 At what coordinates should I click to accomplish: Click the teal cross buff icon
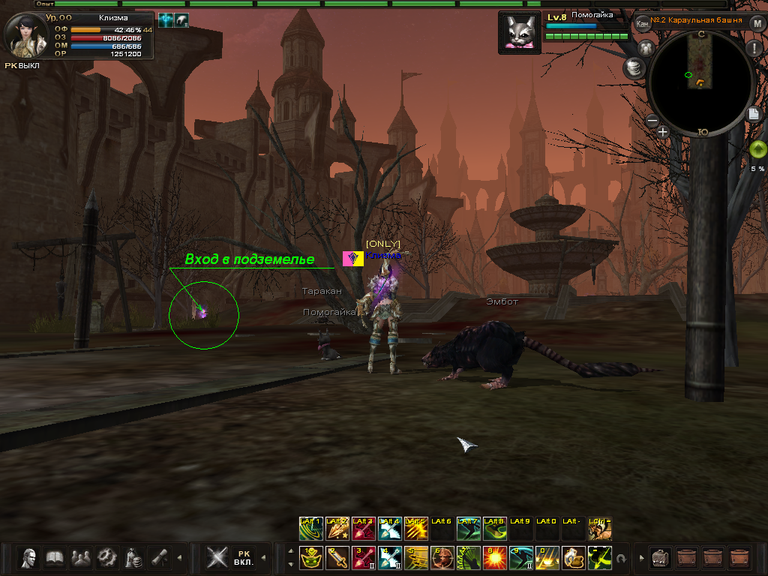click(166, 19)
